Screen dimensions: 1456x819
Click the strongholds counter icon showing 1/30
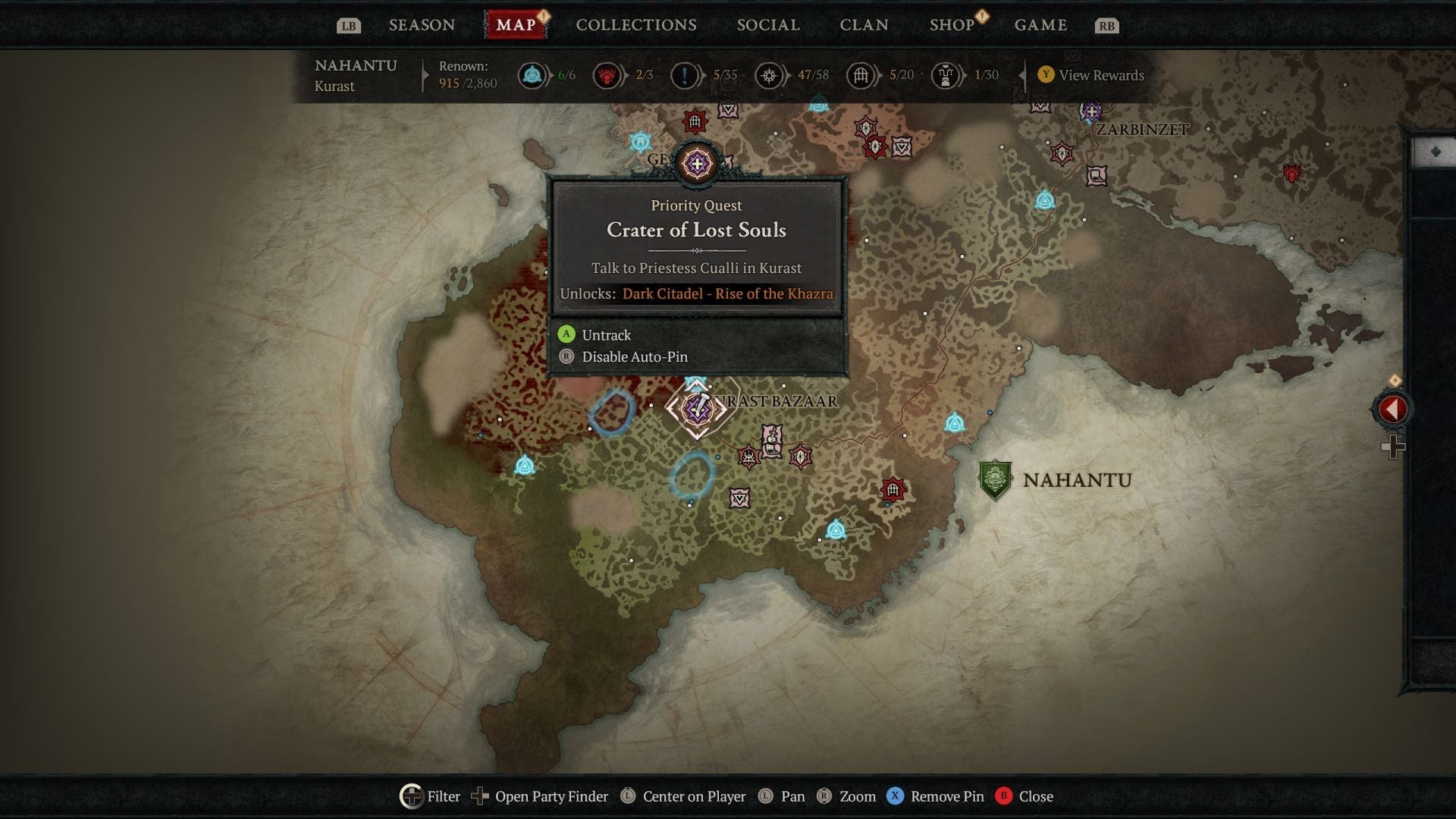tap(946, 75)
